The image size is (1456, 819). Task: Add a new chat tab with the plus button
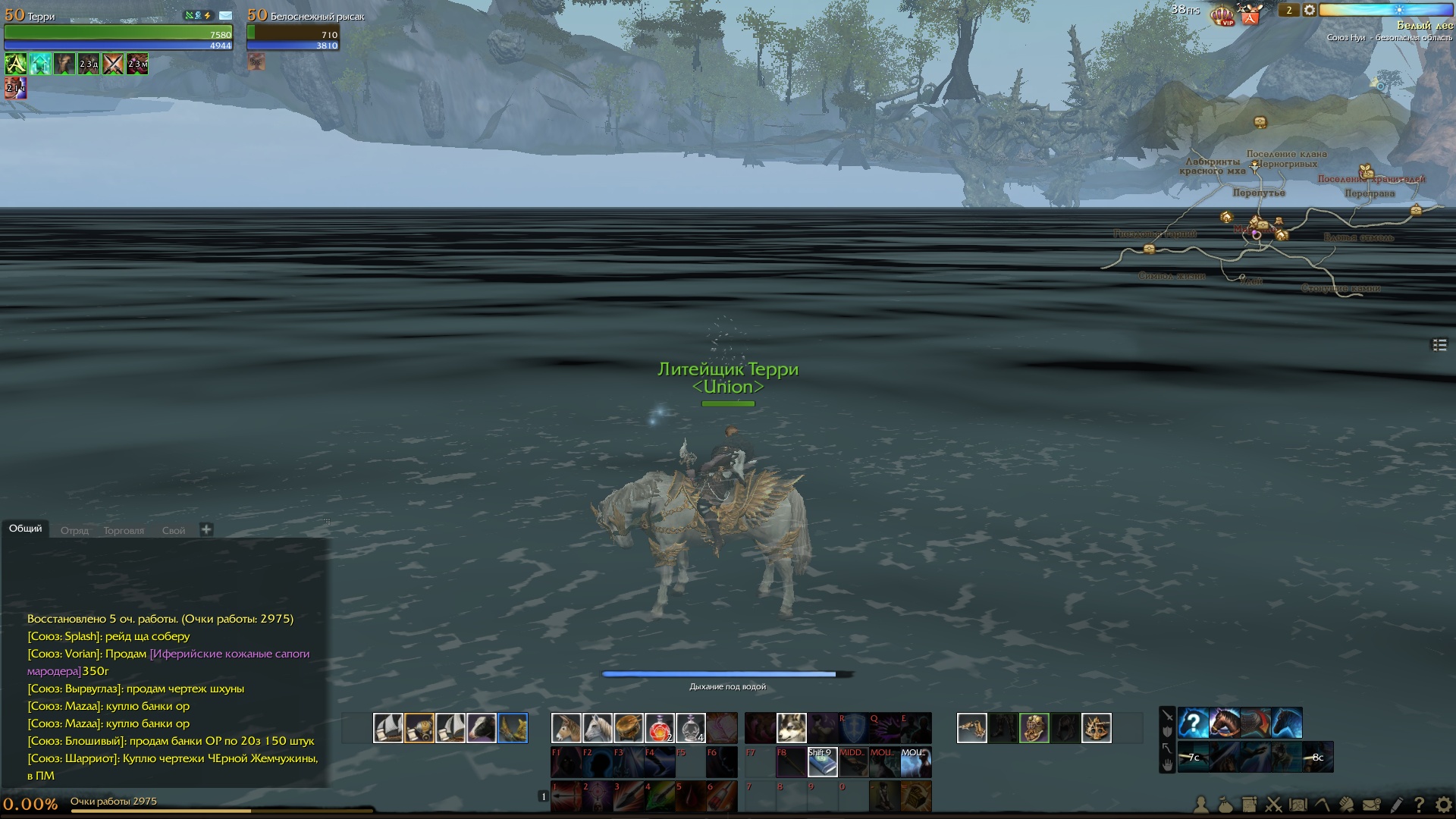pos(206,529)
